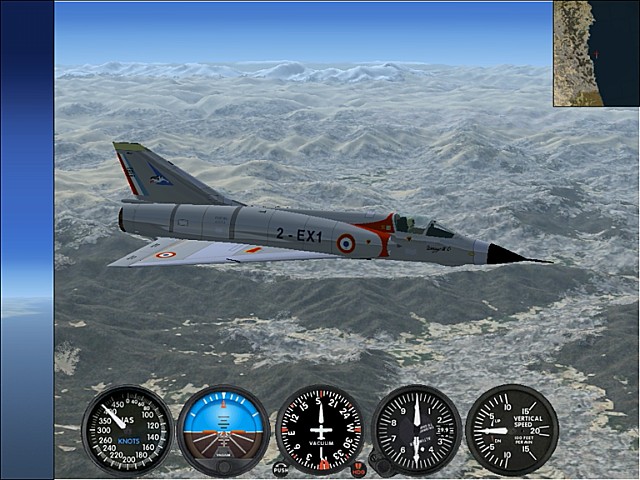Click the PUSH knob on heading gauge
Screen dimensions: 640x480
tap(280, 467)
